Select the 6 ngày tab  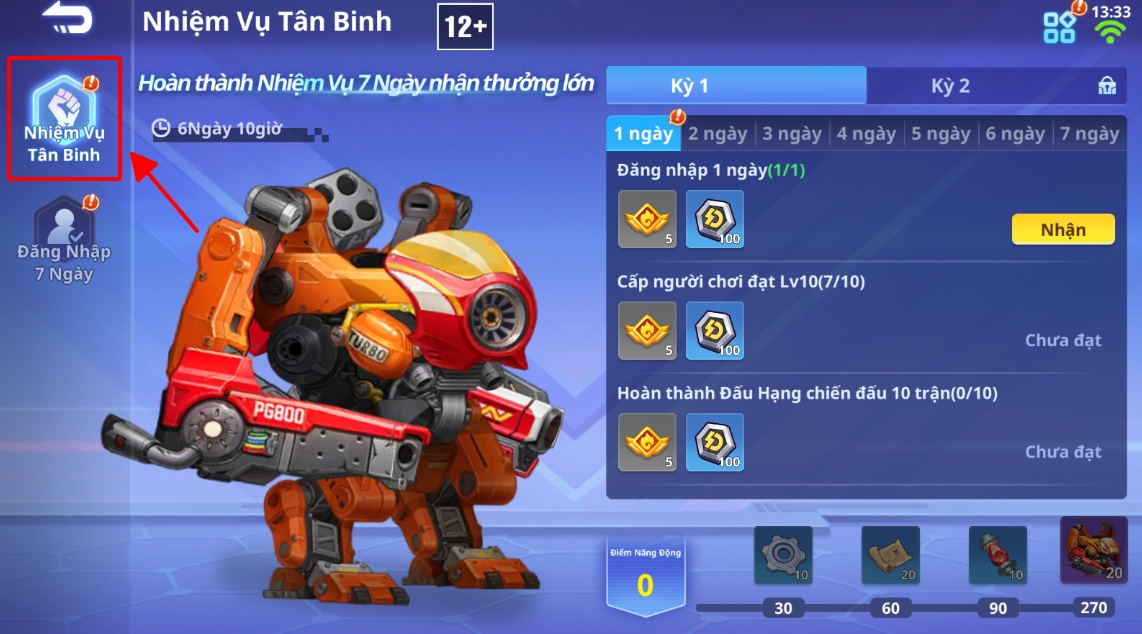click(x=1016, y=134)
